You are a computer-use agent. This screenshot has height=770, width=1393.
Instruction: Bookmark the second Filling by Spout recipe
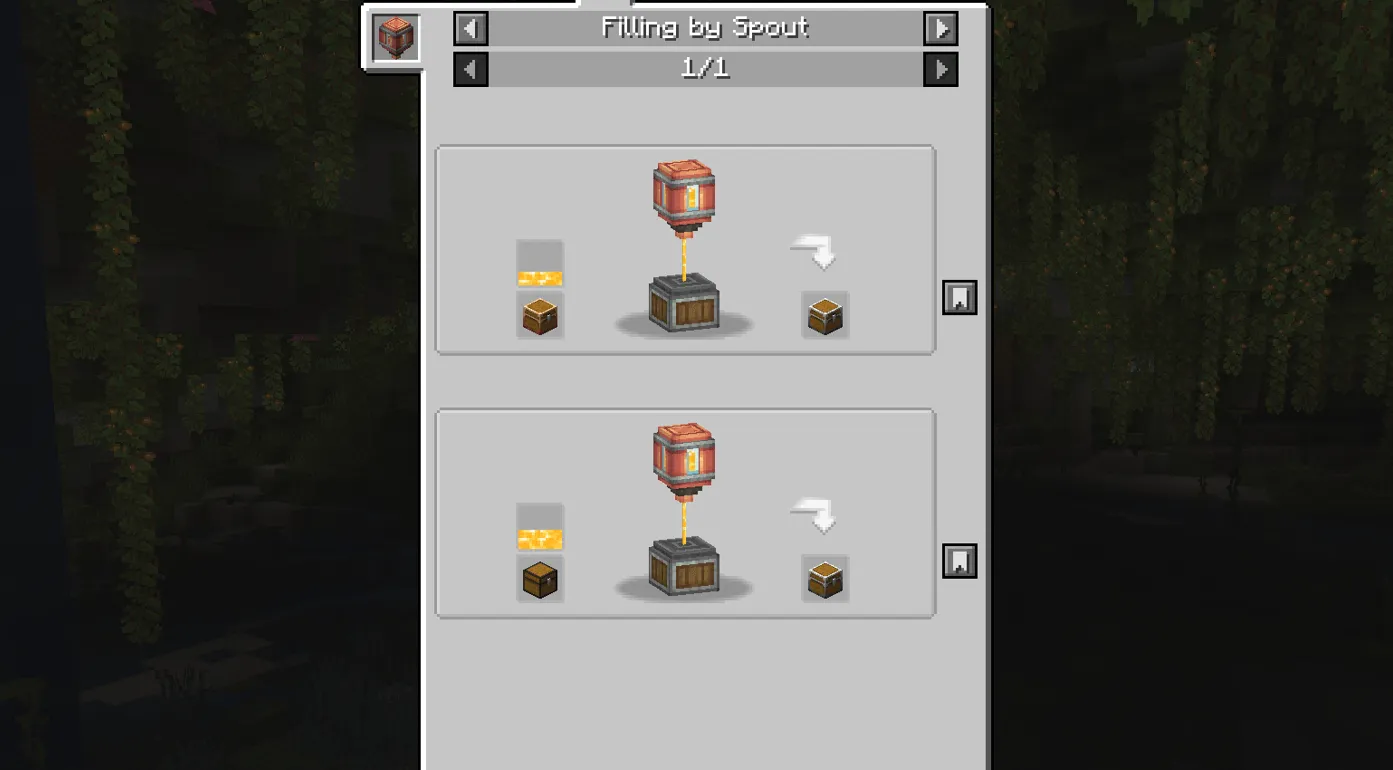(959, 561)
